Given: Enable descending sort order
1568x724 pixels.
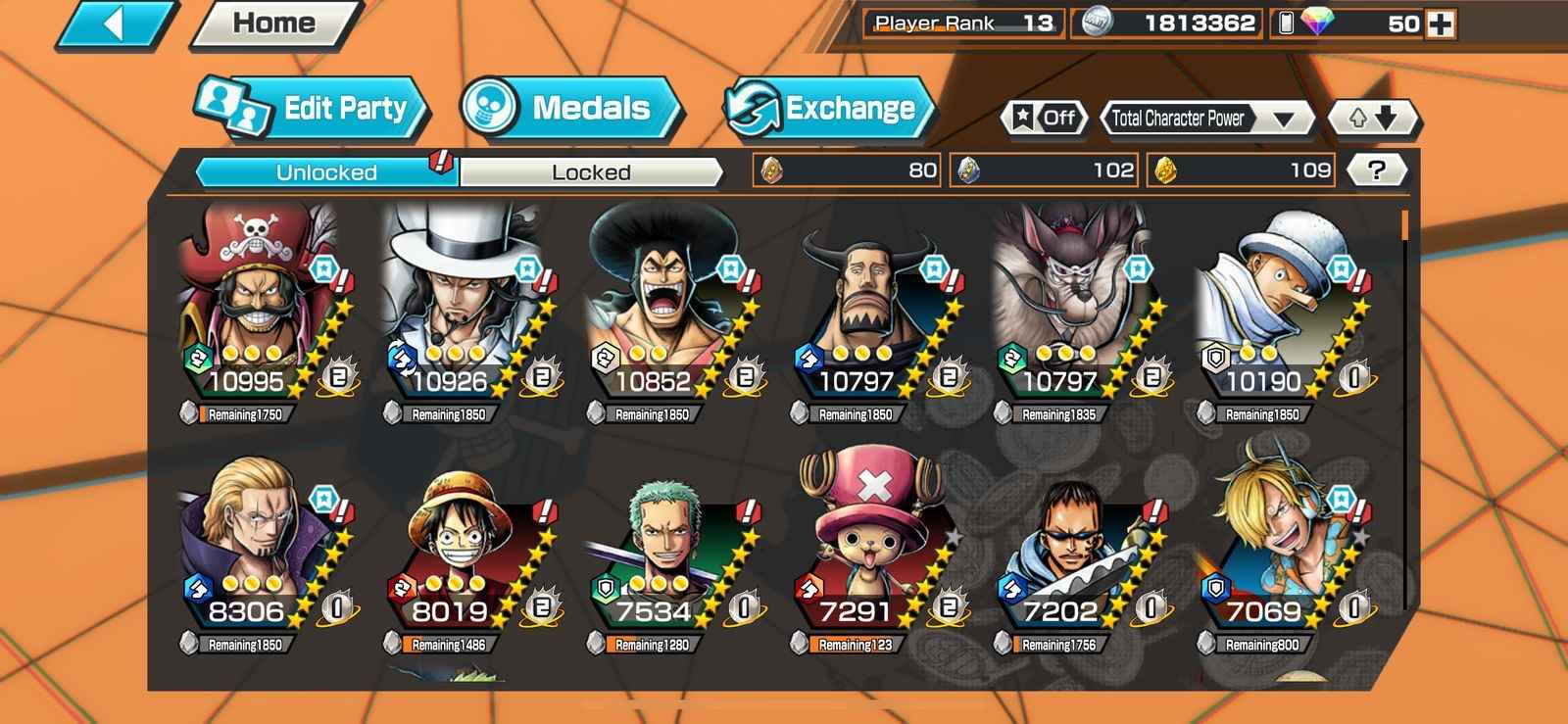Looking at the screenshot, I should (x=1391, y=120).
